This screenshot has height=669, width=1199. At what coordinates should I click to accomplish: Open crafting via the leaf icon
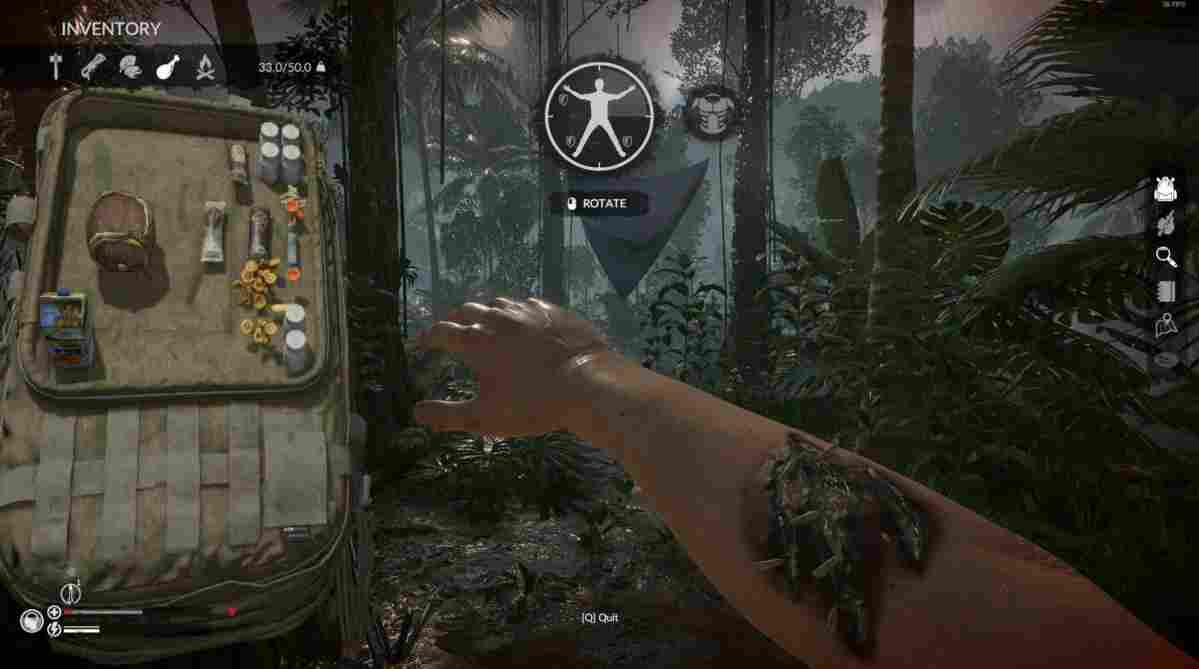tap(1166, 224)
